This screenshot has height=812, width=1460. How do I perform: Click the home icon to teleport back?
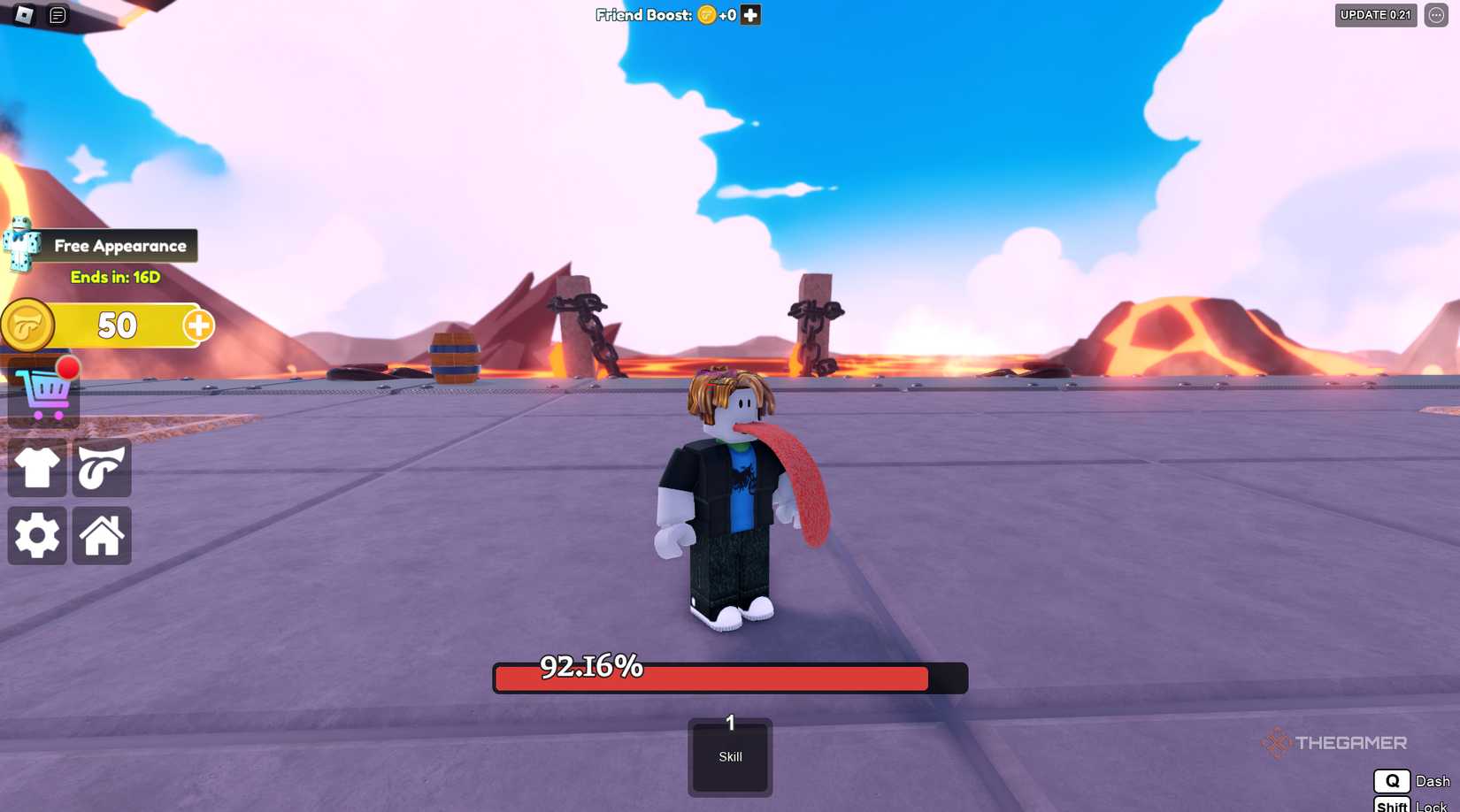101,535
